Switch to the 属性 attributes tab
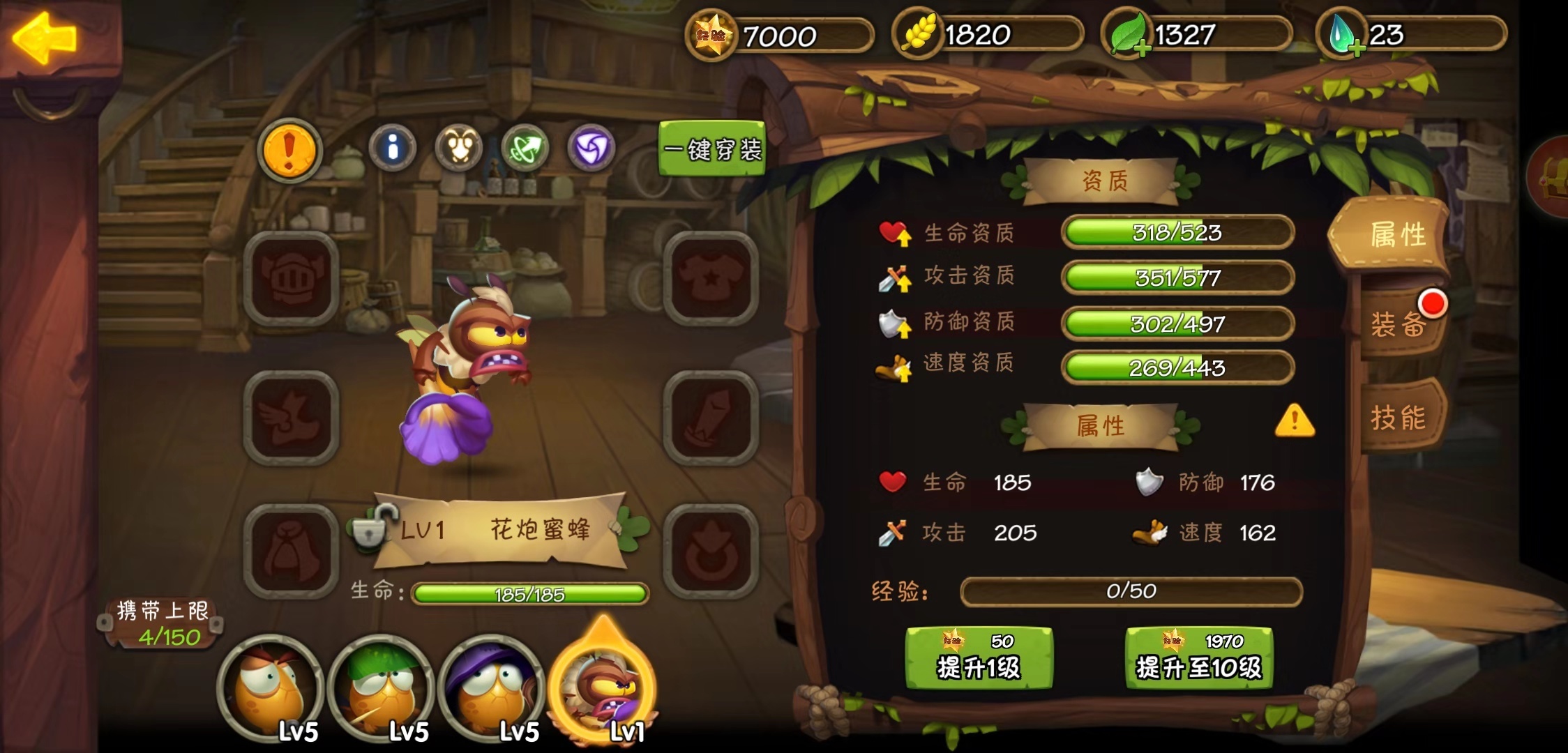 pos(1396,235)
